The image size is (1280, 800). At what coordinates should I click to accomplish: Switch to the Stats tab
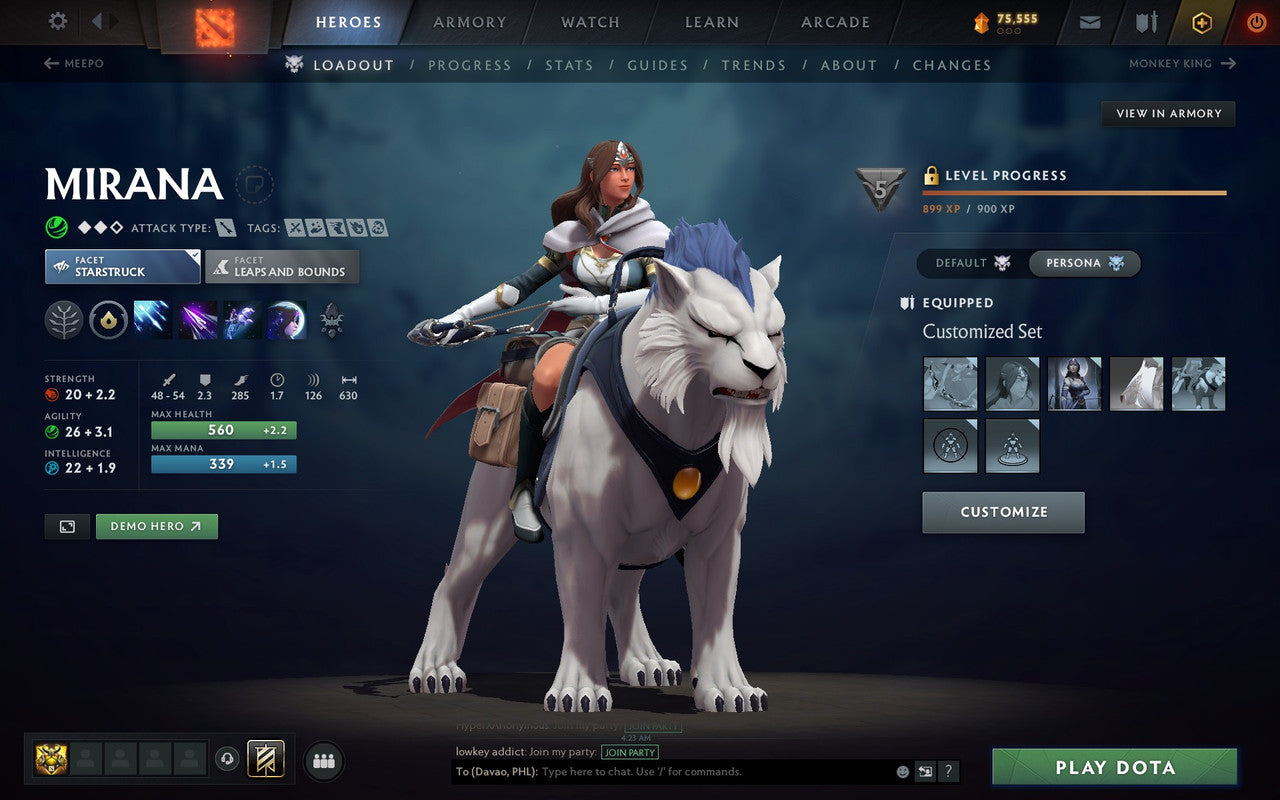(569, 65)
